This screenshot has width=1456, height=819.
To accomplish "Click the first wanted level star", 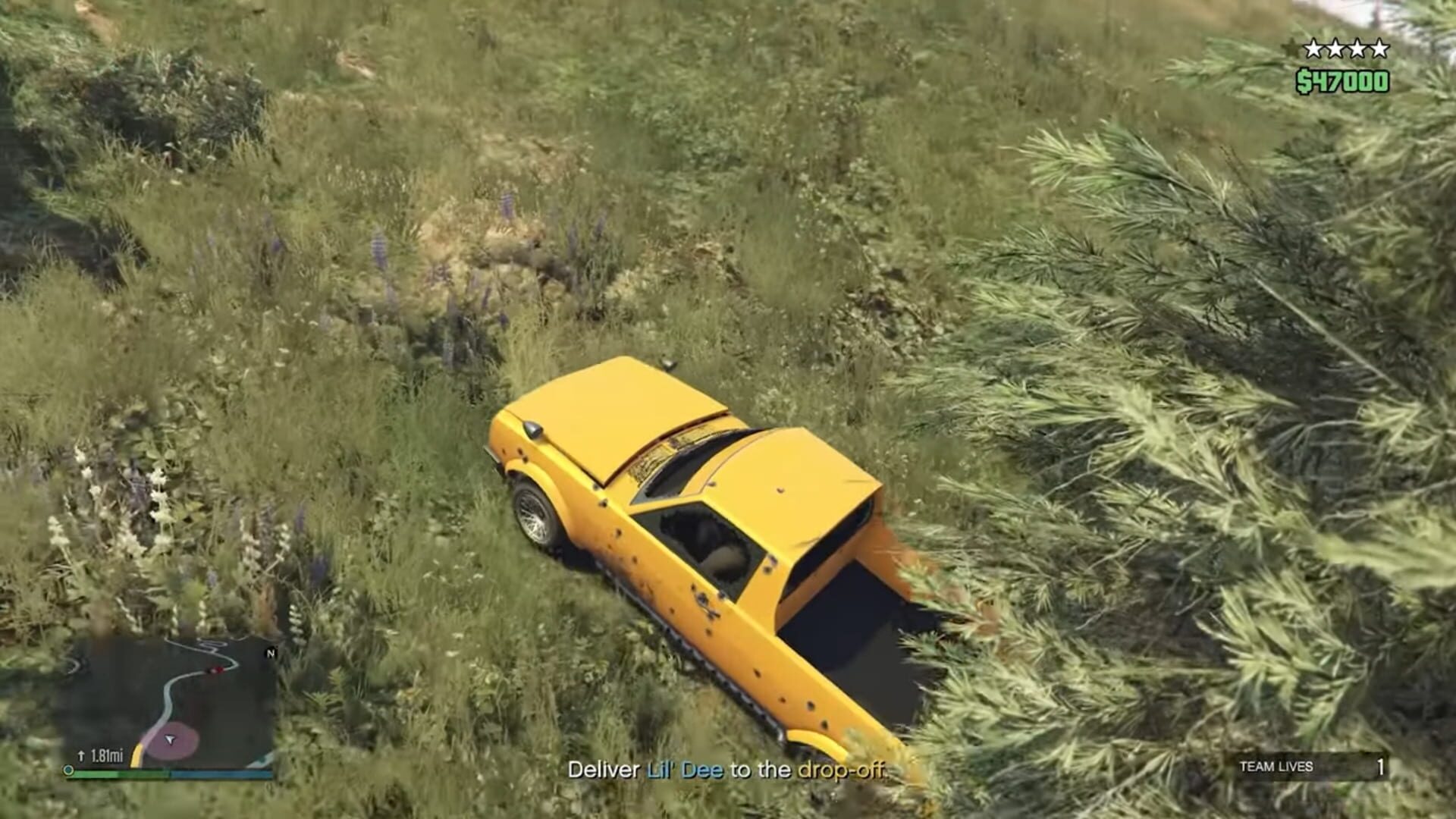I will coord(1313,48).
